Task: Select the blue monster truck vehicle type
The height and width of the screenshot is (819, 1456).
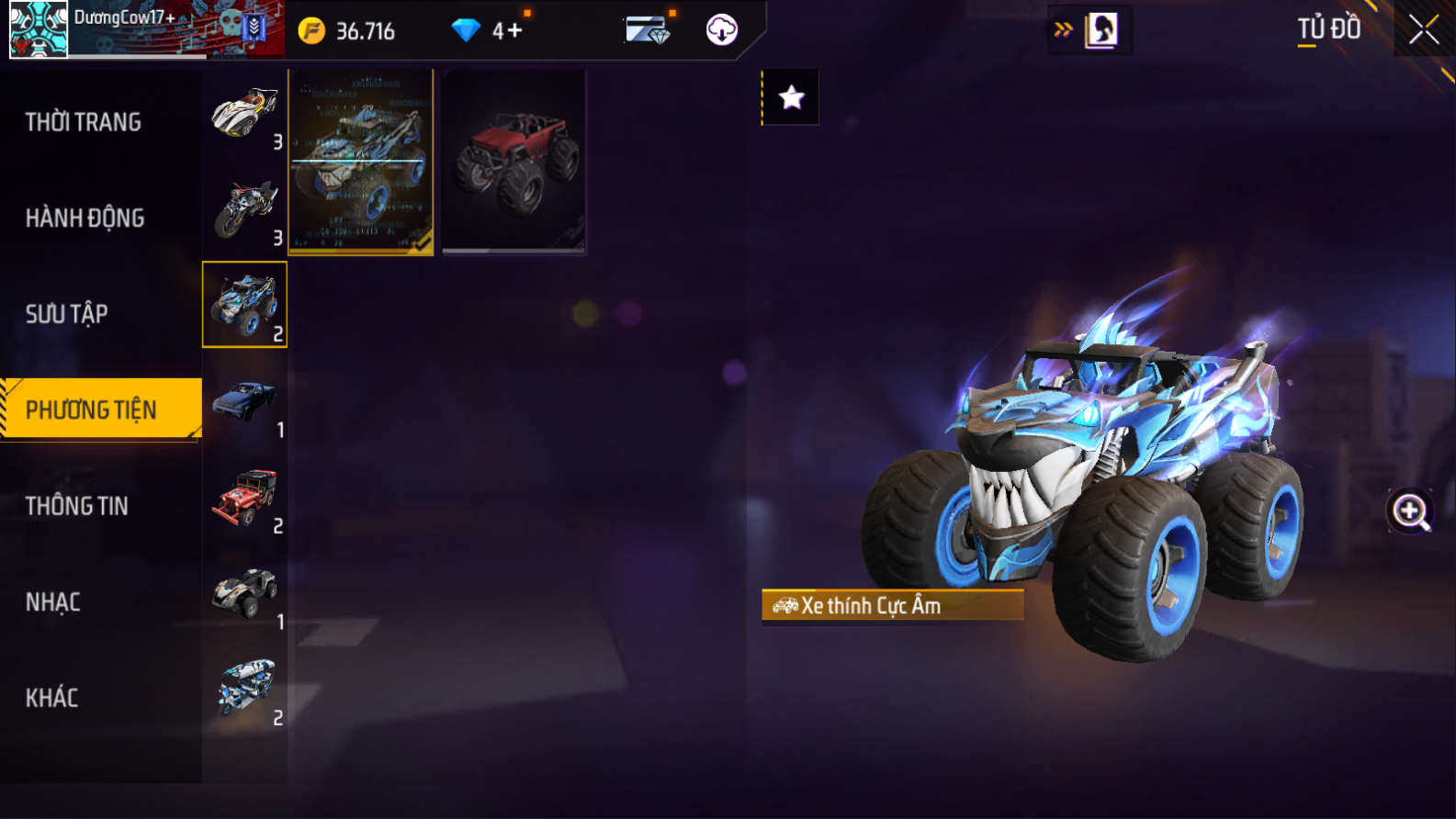Action: (x=245, y=305)
